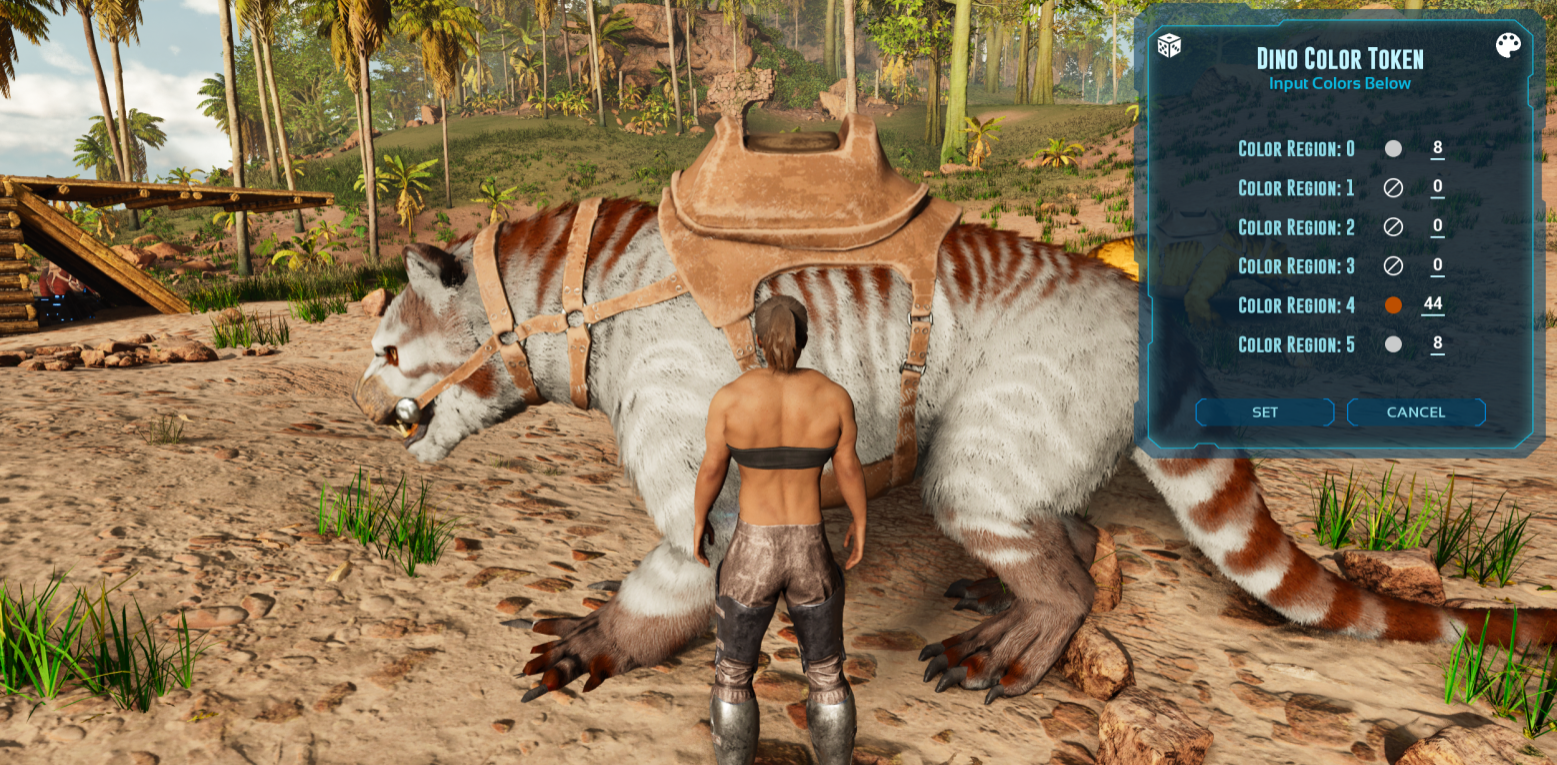
Task: Select the Color Region 0 number field
Action: tap(1437, 148)
